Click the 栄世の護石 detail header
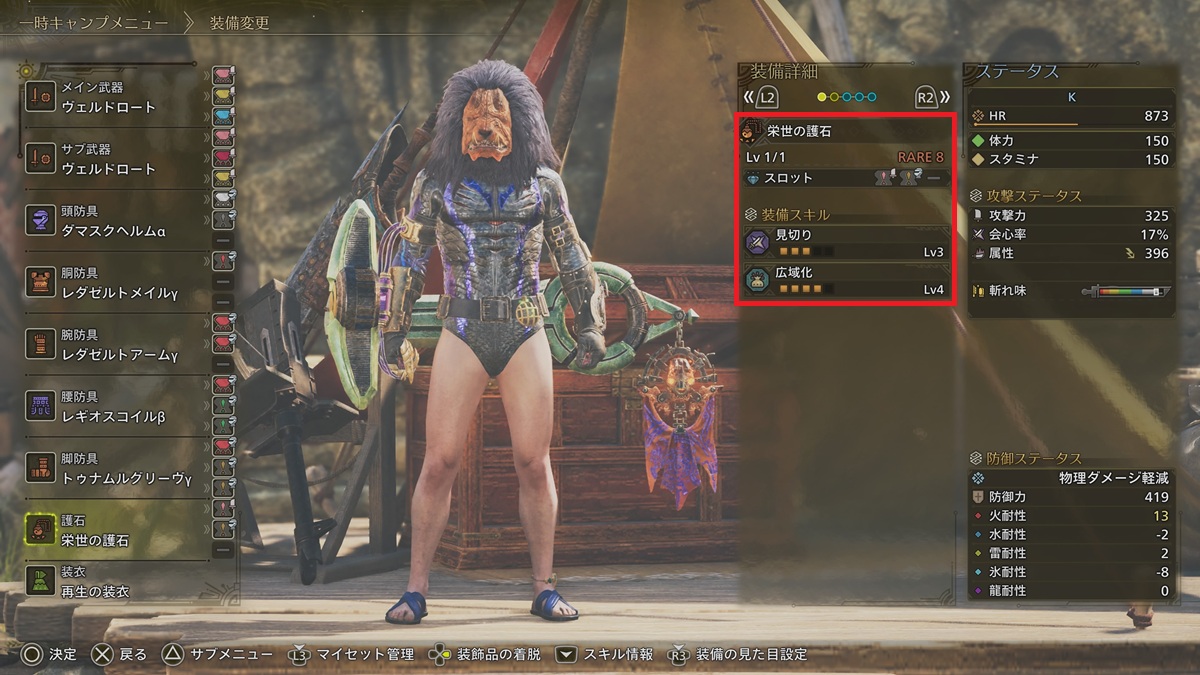This screenshot has height=675, width=1200. [x=846, y=131]
